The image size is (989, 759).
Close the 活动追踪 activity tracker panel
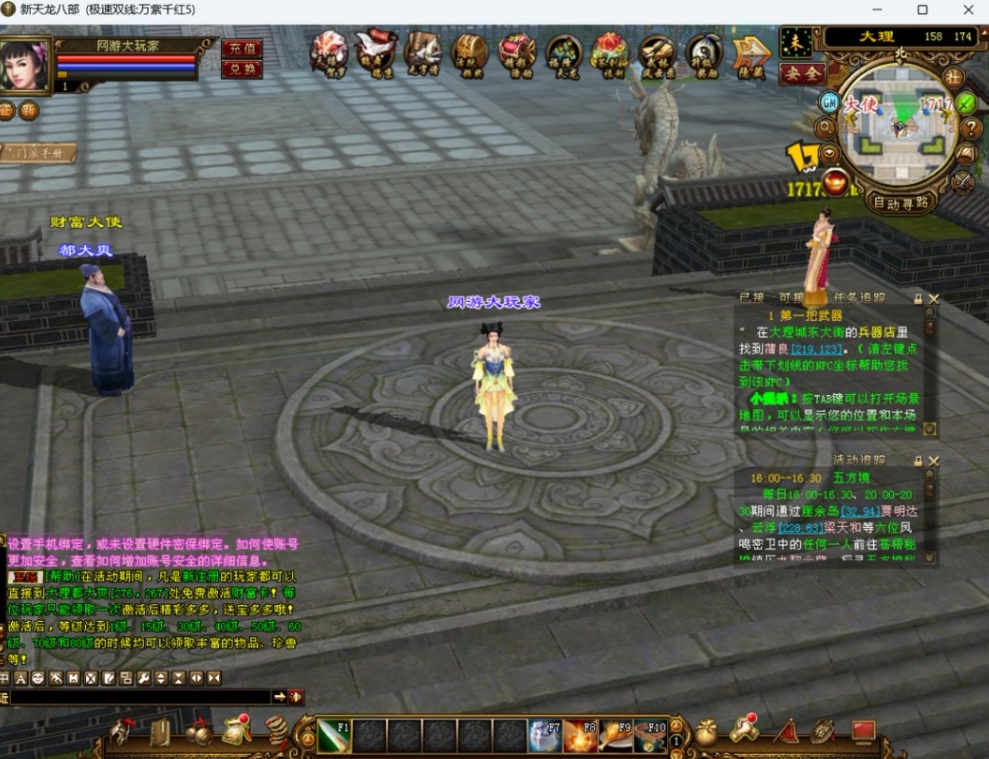(934, 461)
